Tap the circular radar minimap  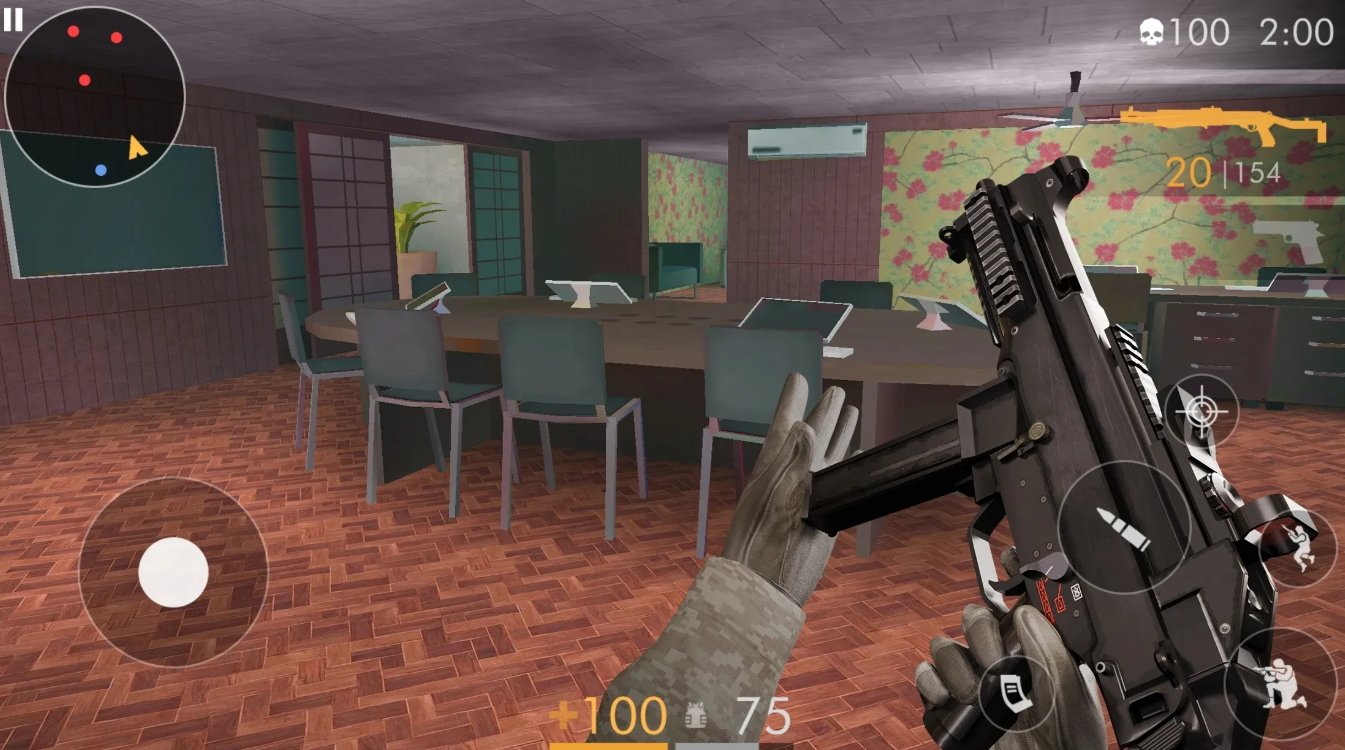[x=95, y=97]
